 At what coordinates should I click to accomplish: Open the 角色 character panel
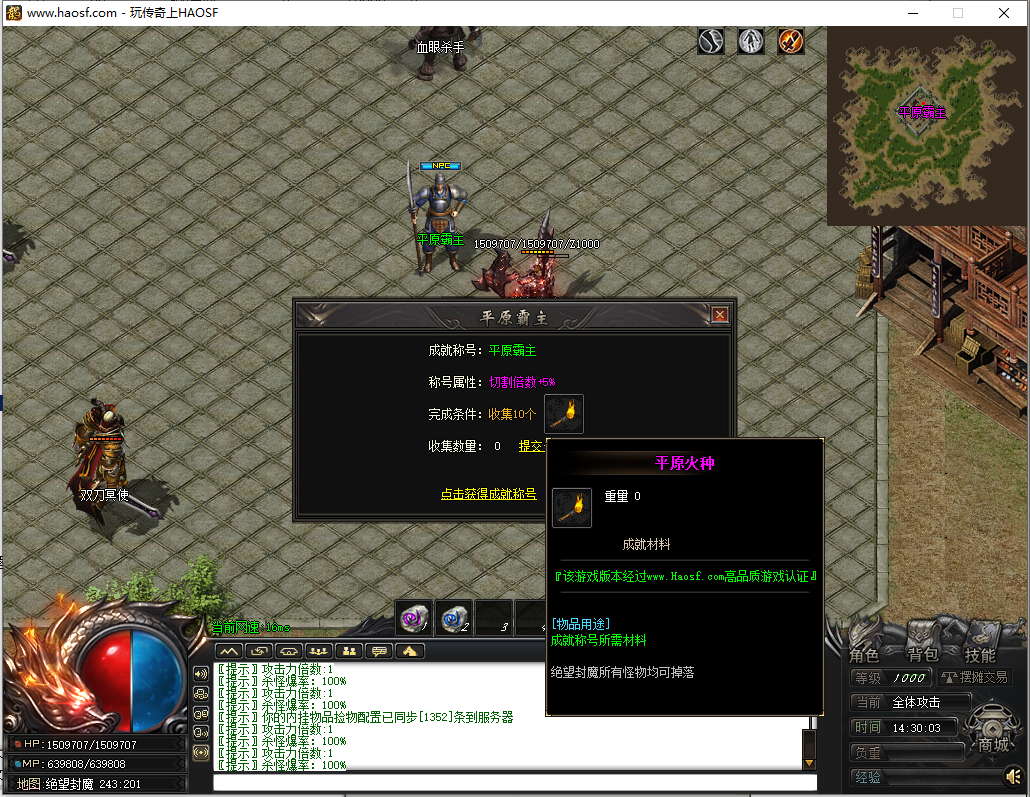(x=864, y=655)
